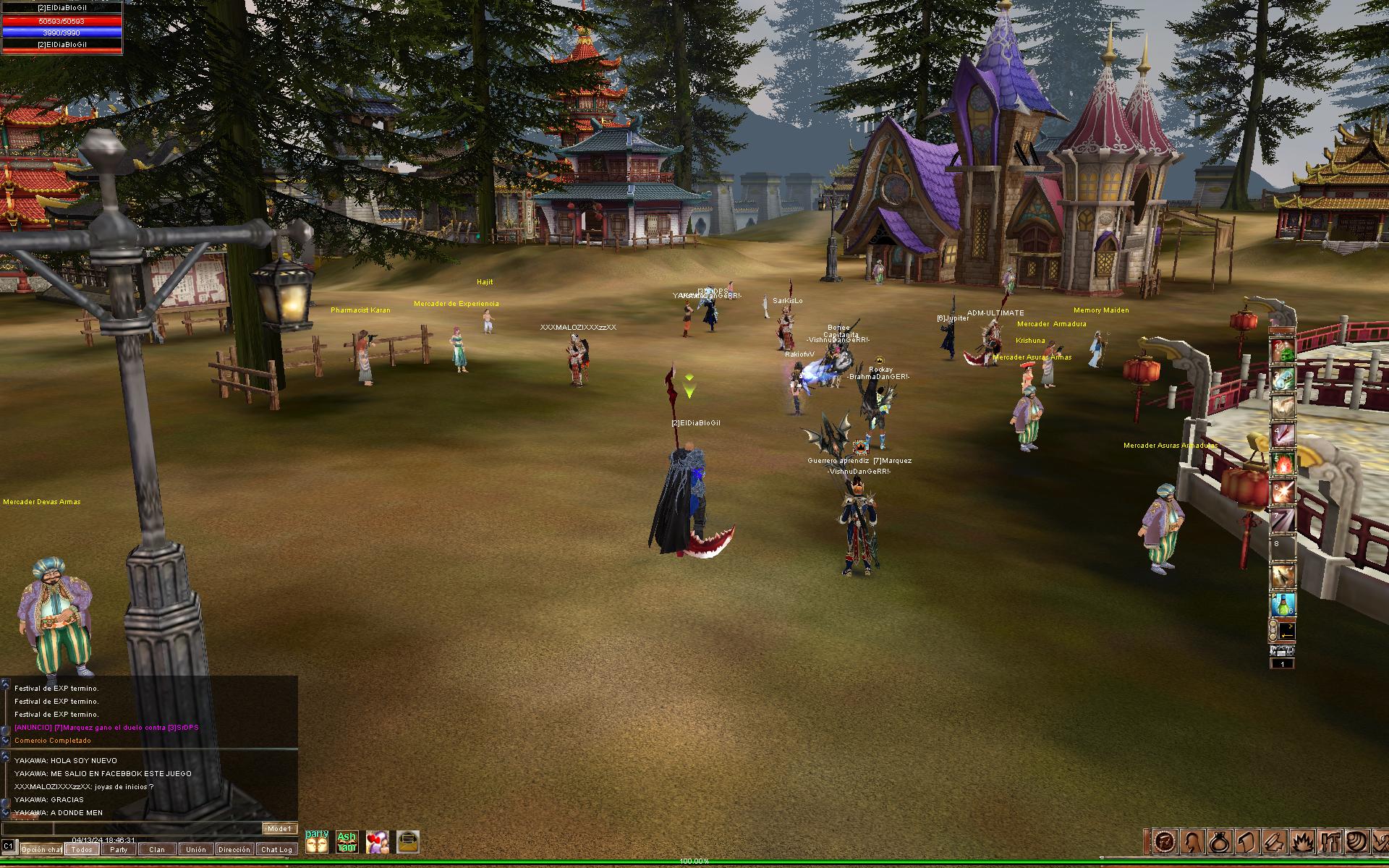Show the Dirección chat tab
Screen dimensions: 1389x868
pyautogui.click(x=234, y=849)
